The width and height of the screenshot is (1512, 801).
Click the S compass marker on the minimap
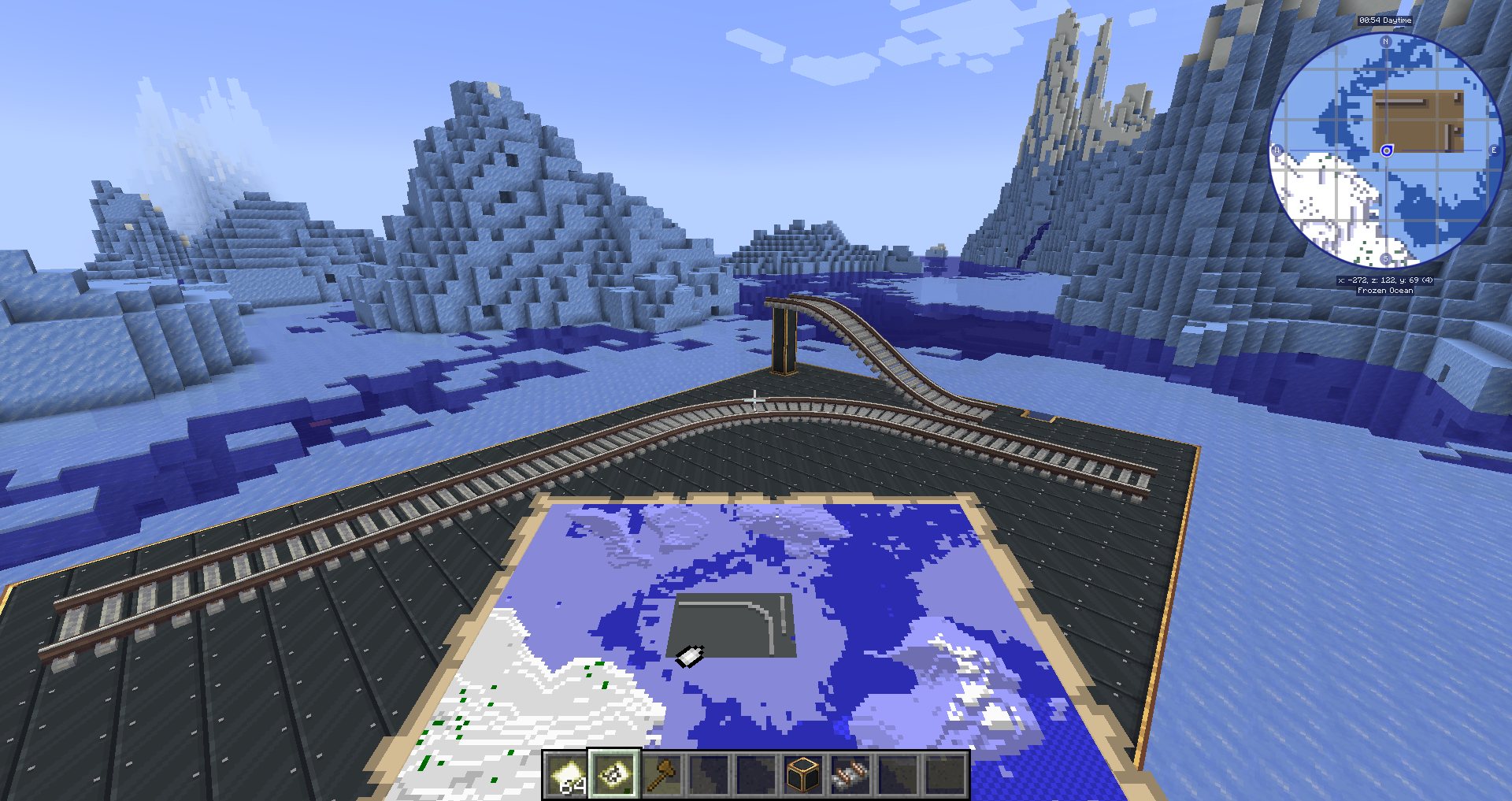[1386, 258]
